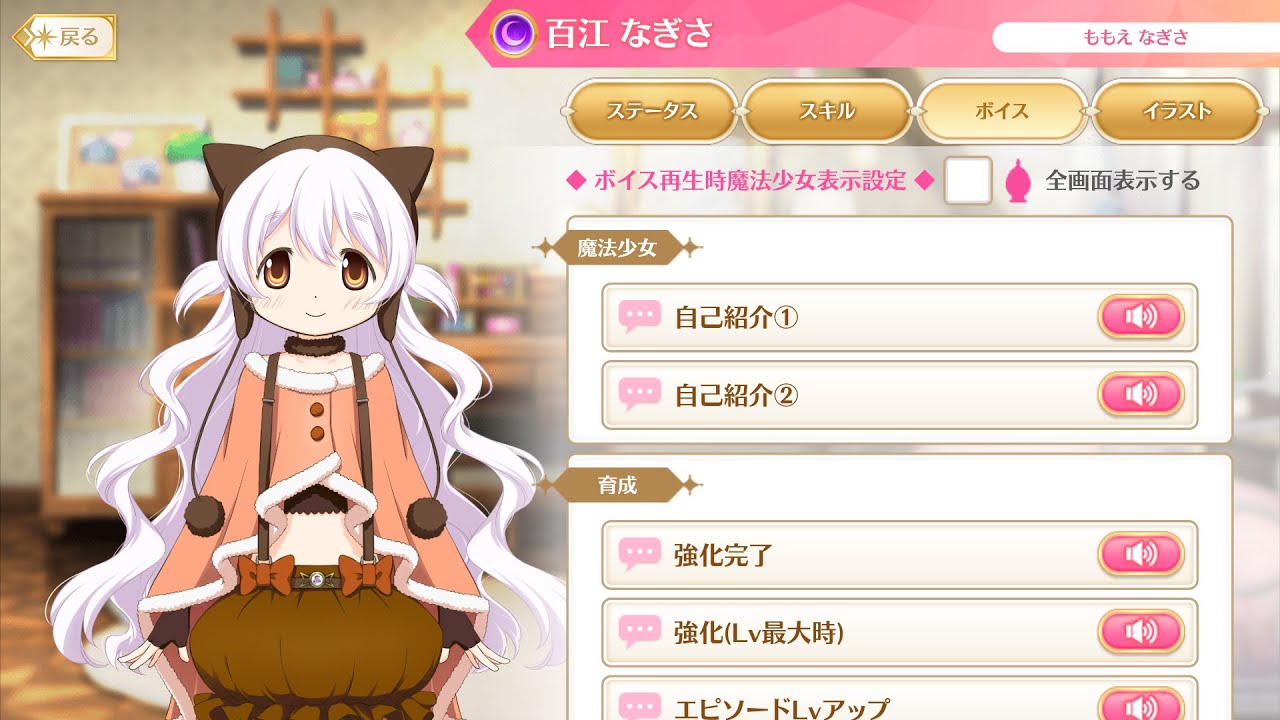Switch to the ステータス tab
Viewport: 1280px width, 720px height.
(652, 113)
